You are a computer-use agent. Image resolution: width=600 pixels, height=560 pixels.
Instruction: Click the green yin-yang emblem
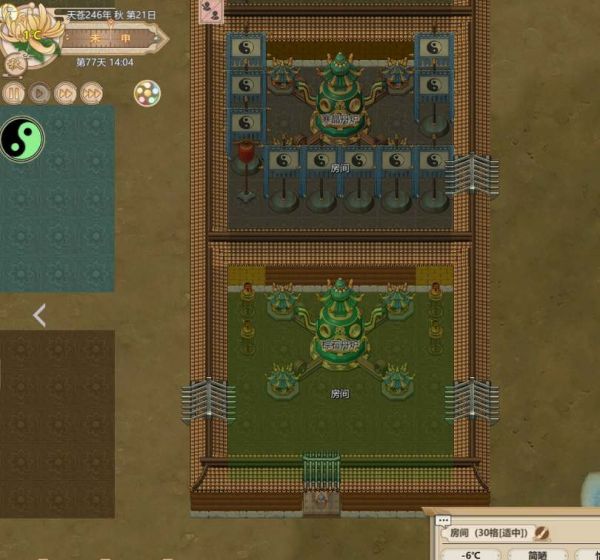(22, 139)
